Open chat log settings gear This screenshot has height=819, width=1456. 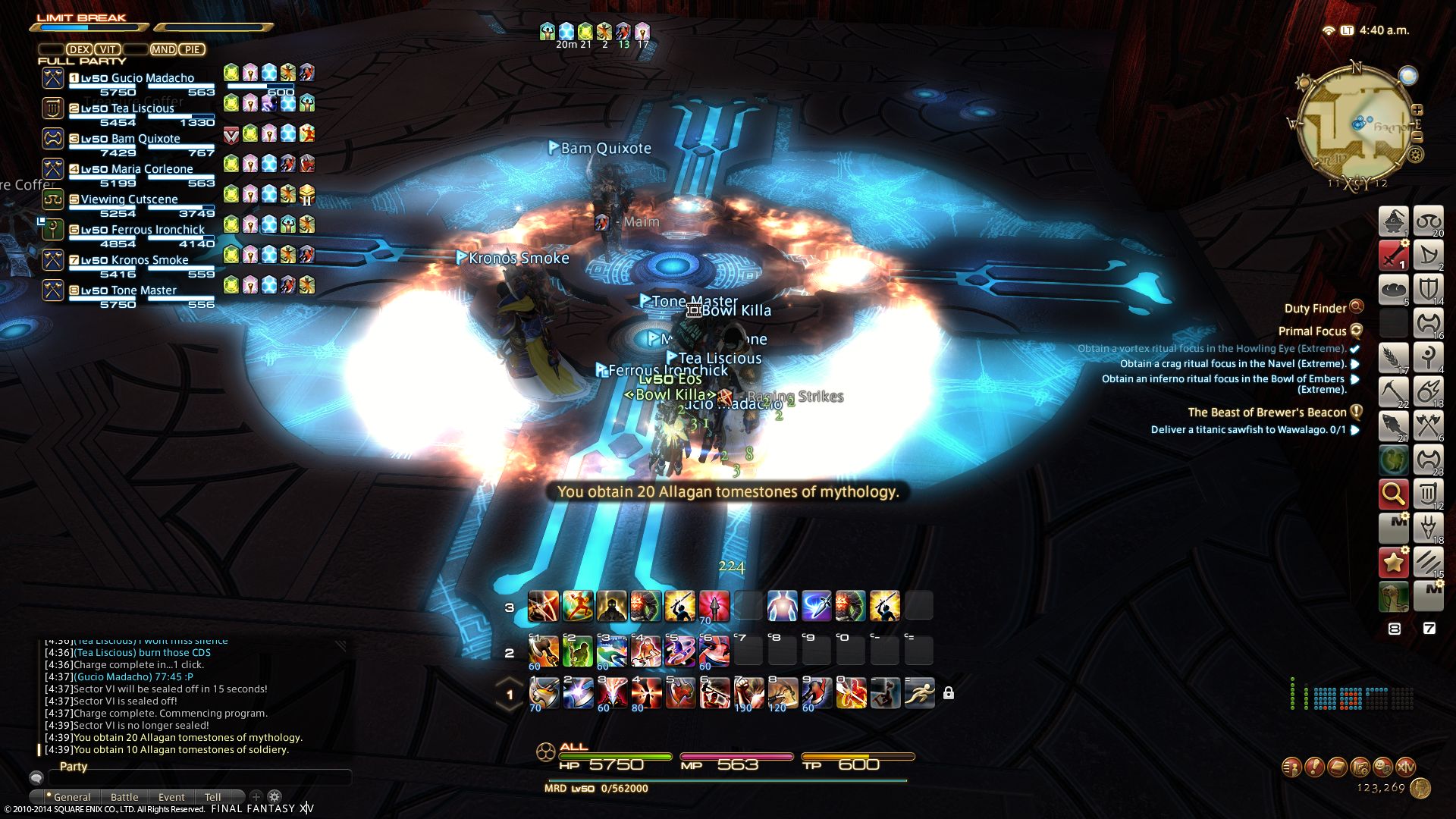tap(275, 796)
